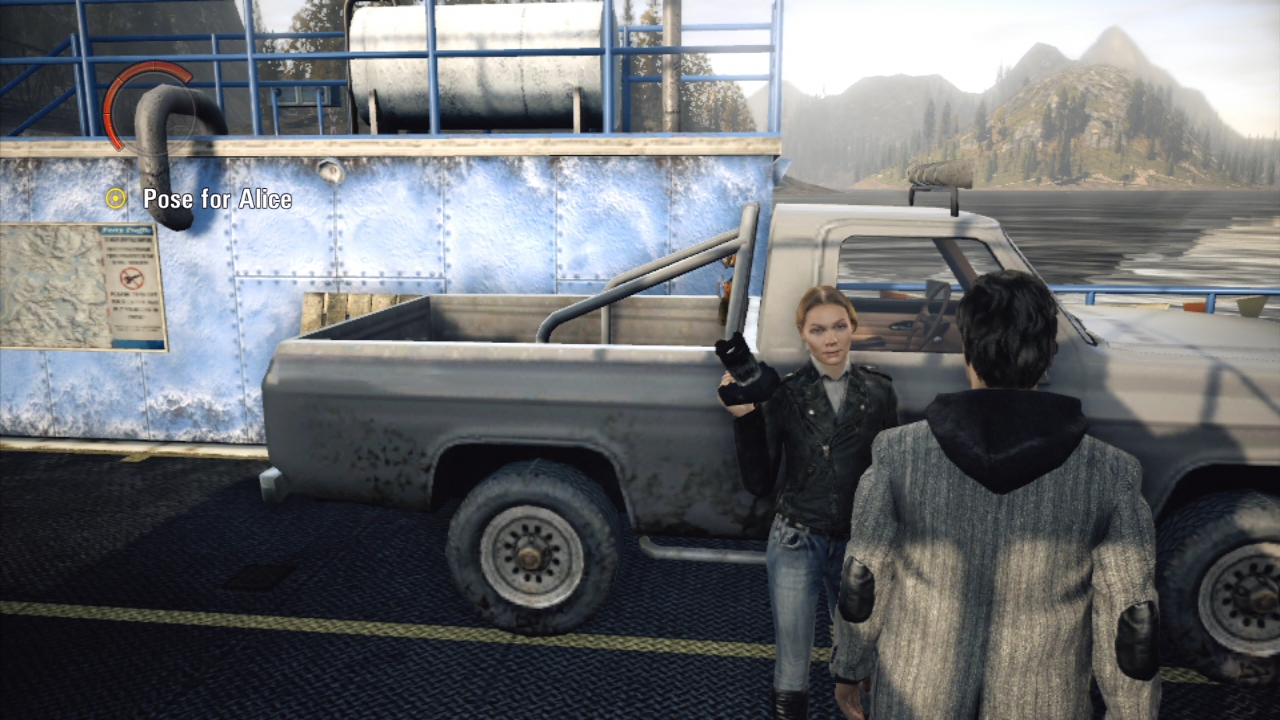Screen dimensions: 1280x720
Task: Click the no-fishing symbol on the sign
Action: coord(132,278)
